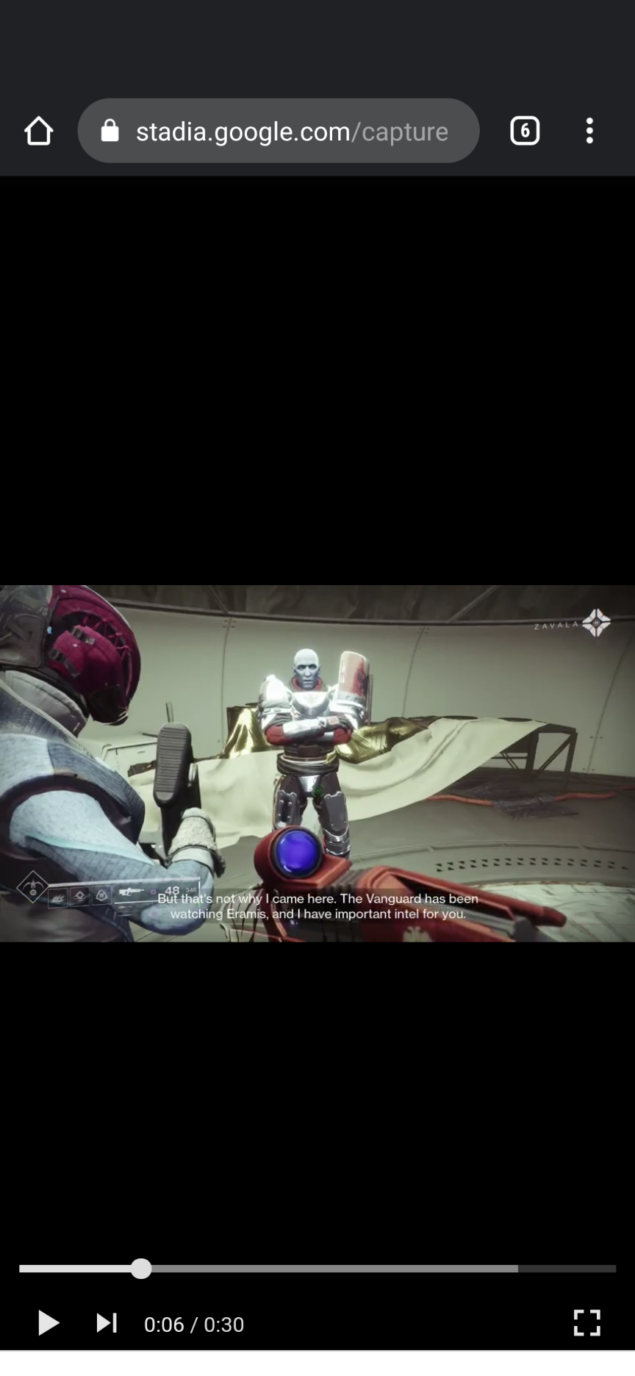Play the paused capture video

(x=48, y=1323)
